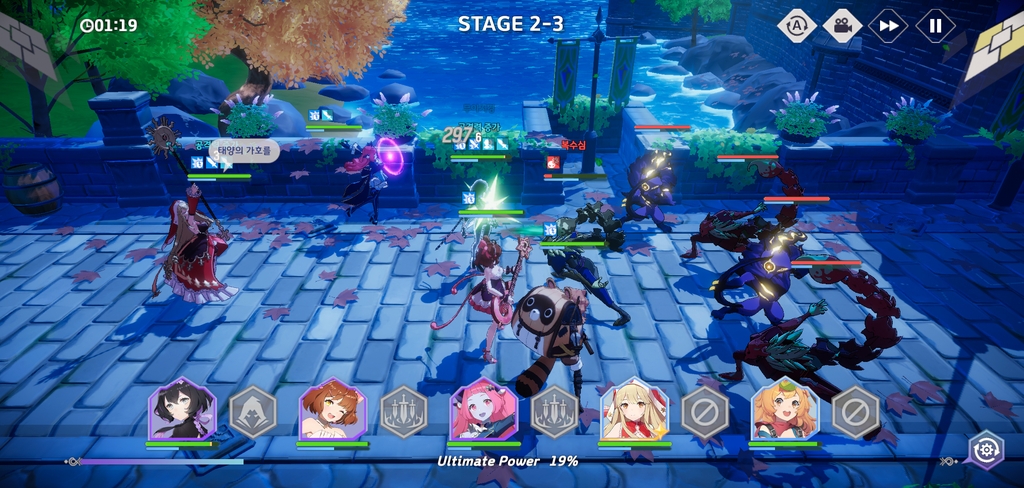The width and height of the screenshot is (1024, 488).
Task: Select the blonde hero with red hat portrait
Action: pos(634,409)
